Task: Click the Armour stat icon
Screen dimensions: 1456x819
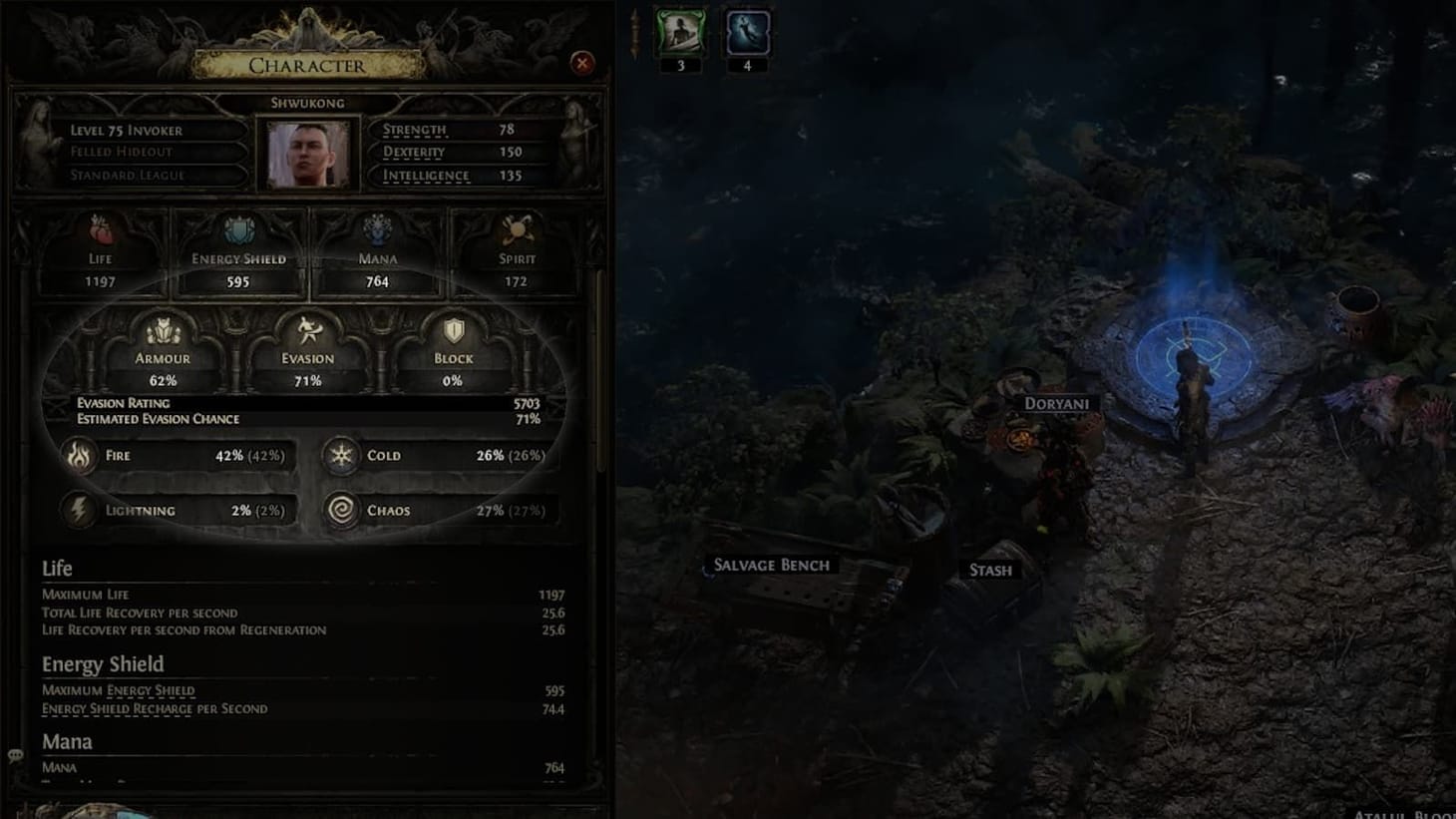Action: pos(163,330)
